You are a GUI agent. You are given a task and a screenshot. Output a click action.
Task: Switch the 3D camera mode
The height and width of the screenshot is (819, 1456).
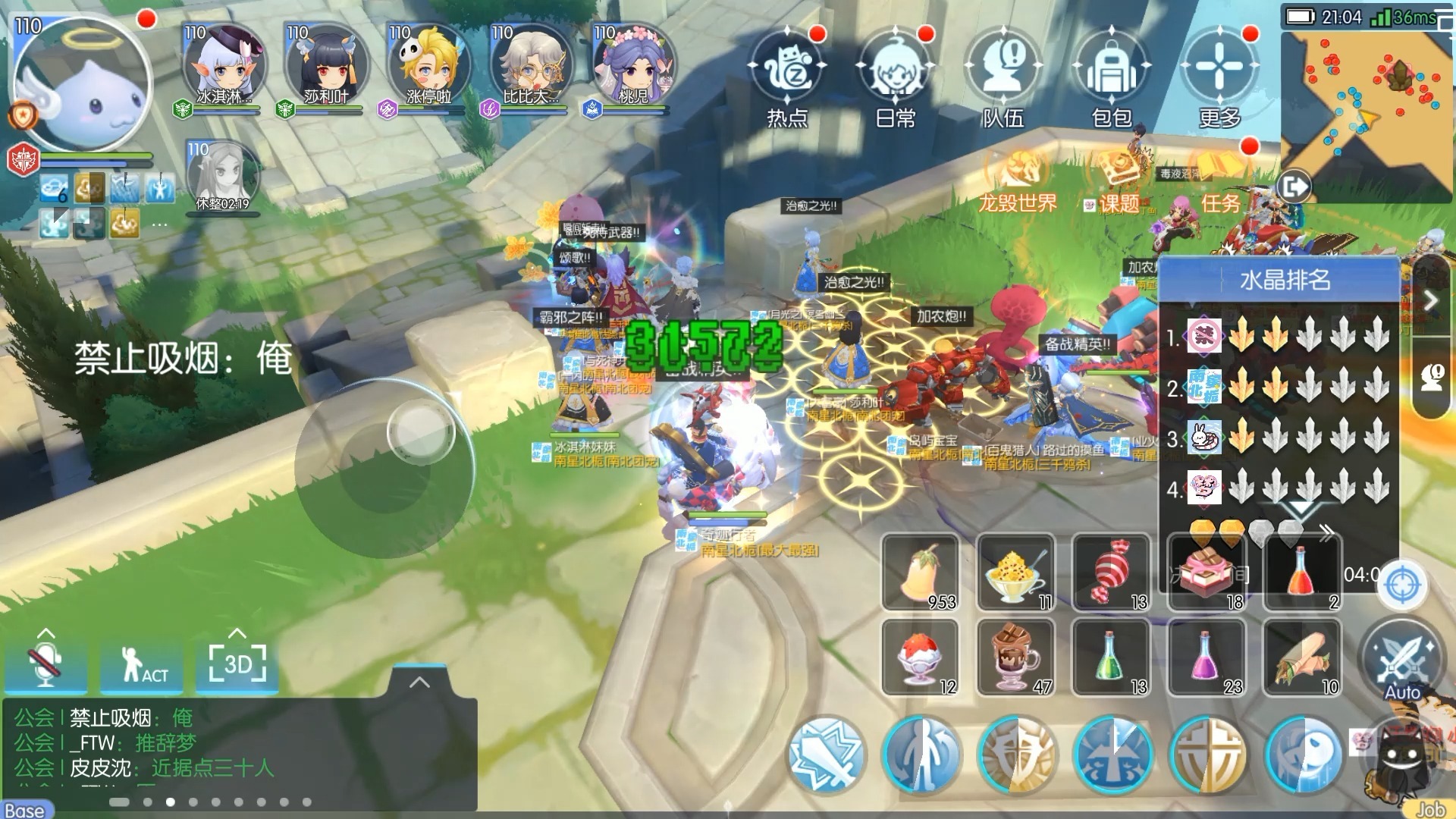pyautogui.click(x=237, y=665)
